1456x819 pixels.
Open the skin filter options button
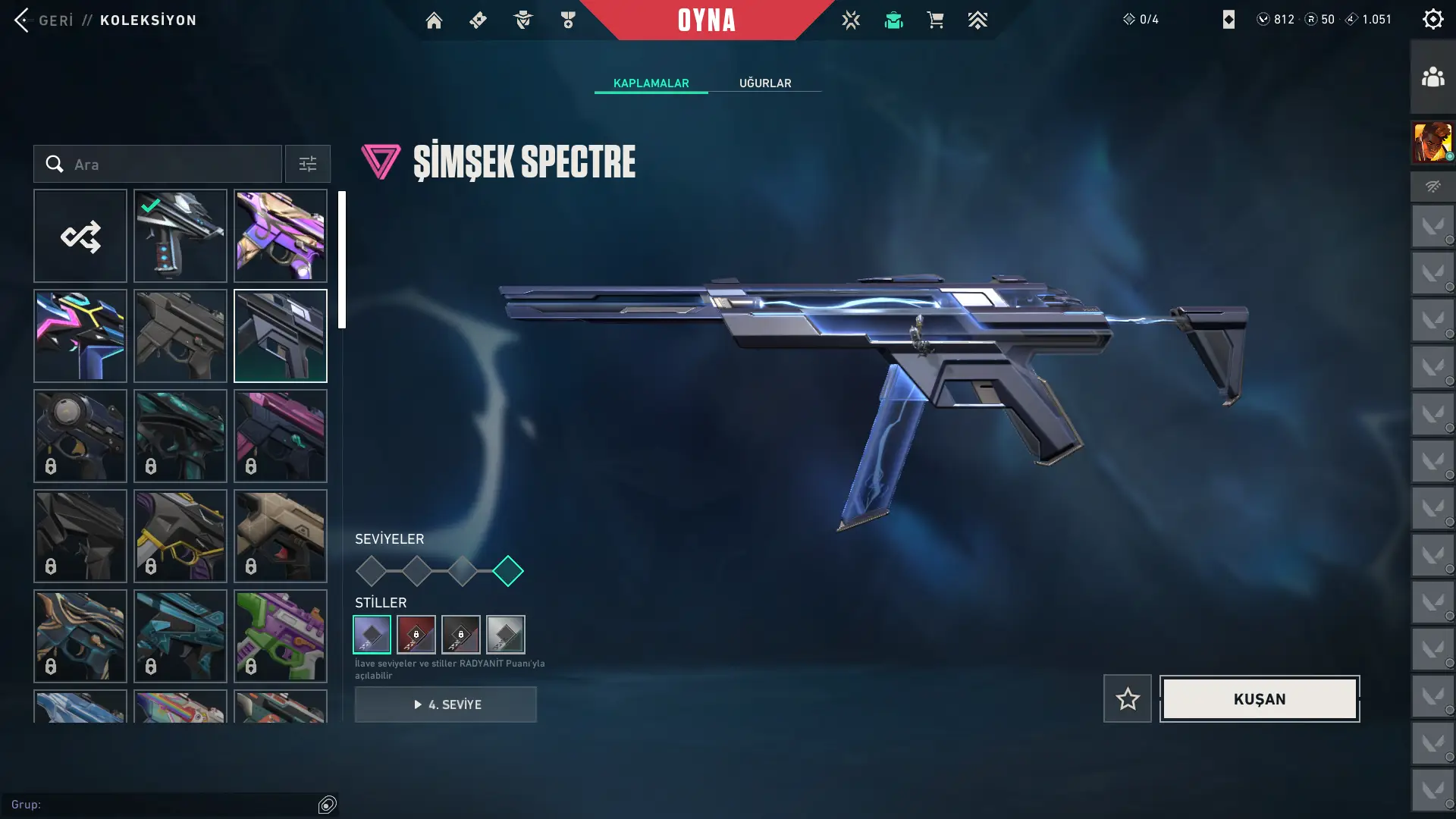click(x=308, y=164)
